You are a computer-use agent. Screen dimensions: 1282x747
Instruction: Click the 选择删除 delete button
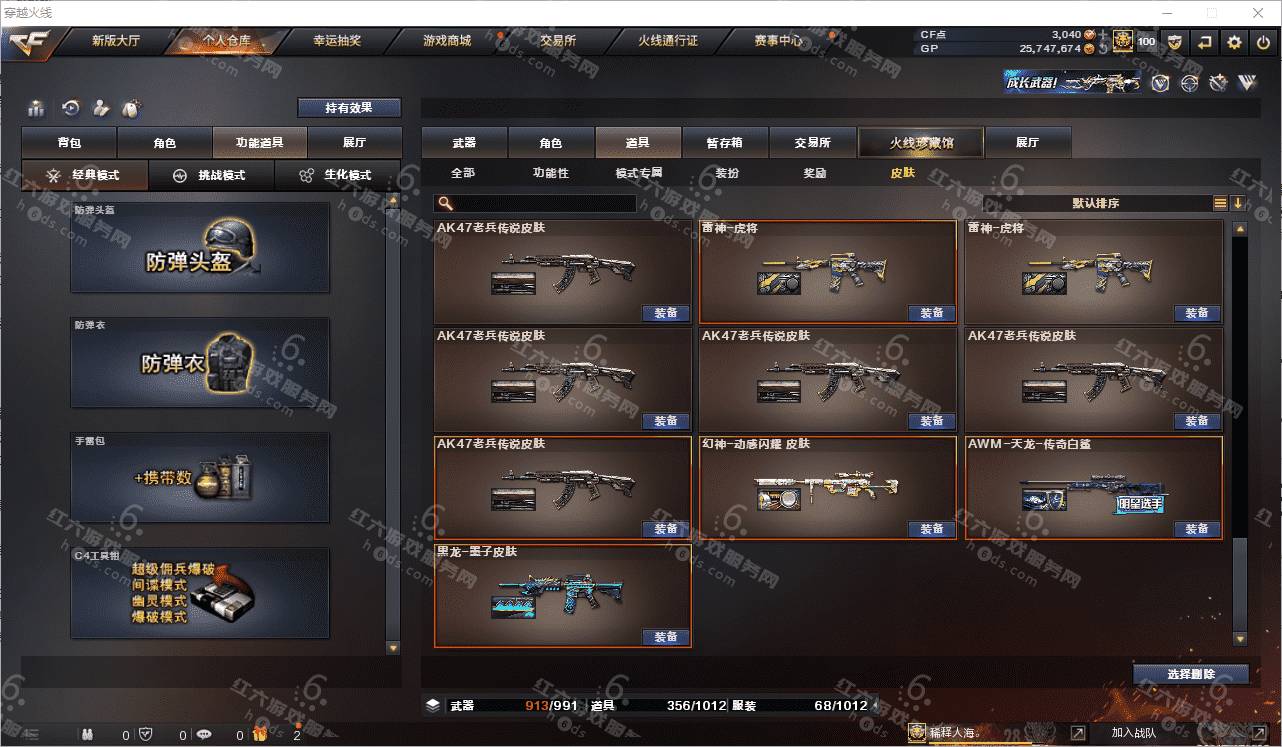[x=1190, y=674]
